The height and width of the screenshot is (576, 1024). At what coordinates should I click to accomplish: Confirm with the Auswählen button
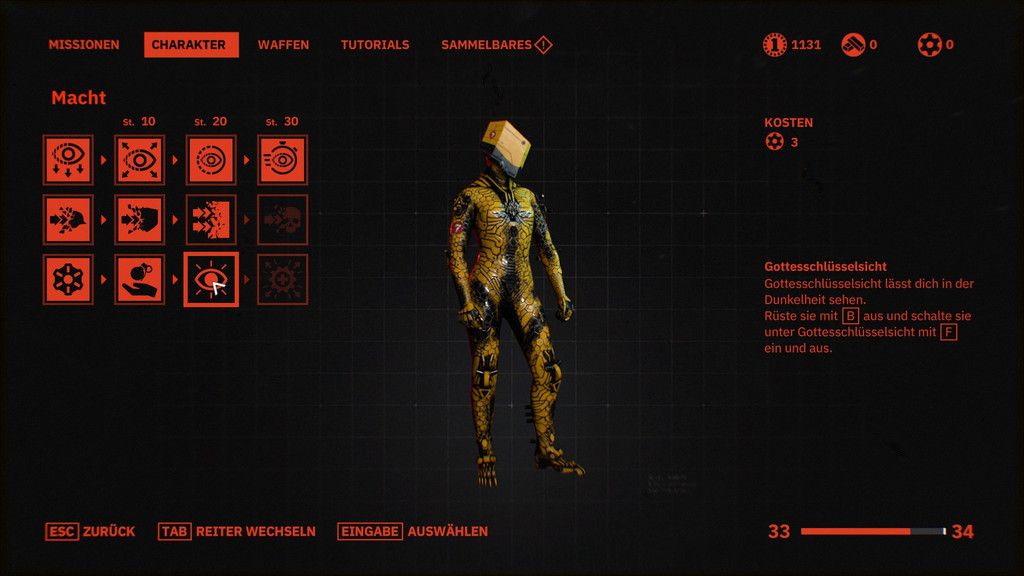(x=413, y=531)
